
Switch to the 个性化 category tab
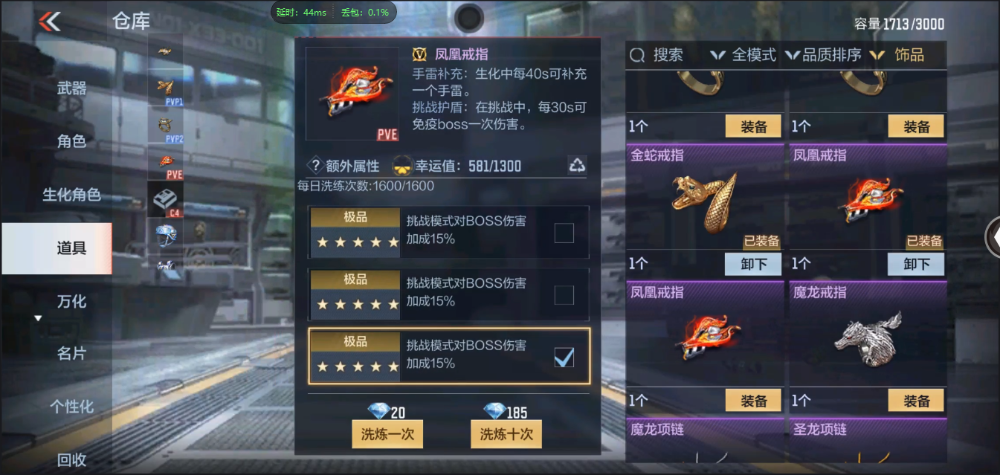(71, 406)
